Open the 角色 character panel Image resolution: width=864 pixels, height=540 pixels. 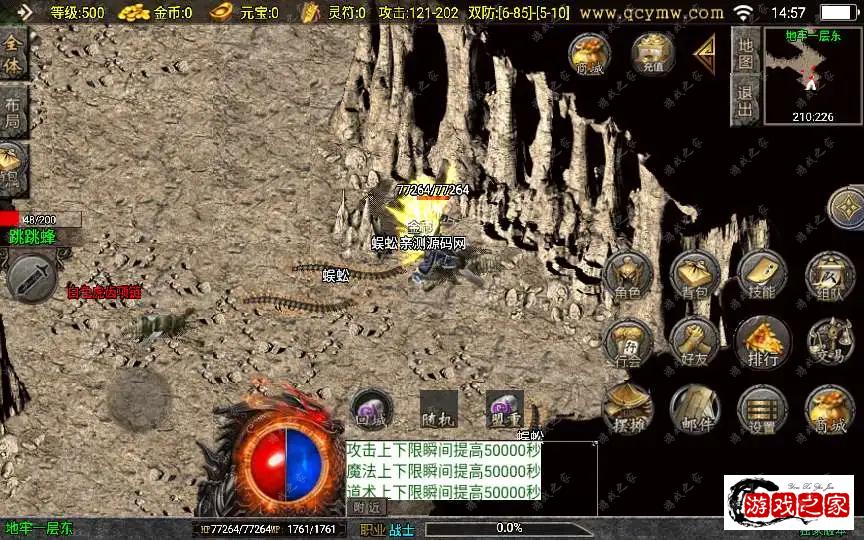[x=627, y=275]
